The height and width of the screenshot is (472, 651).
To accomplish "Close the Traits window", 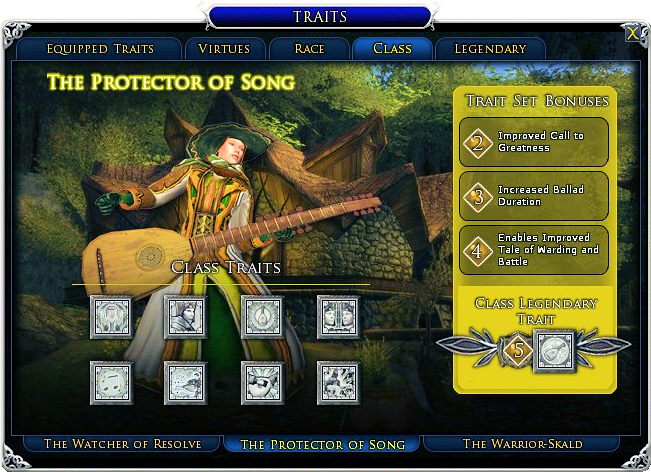I will (632, 33).
